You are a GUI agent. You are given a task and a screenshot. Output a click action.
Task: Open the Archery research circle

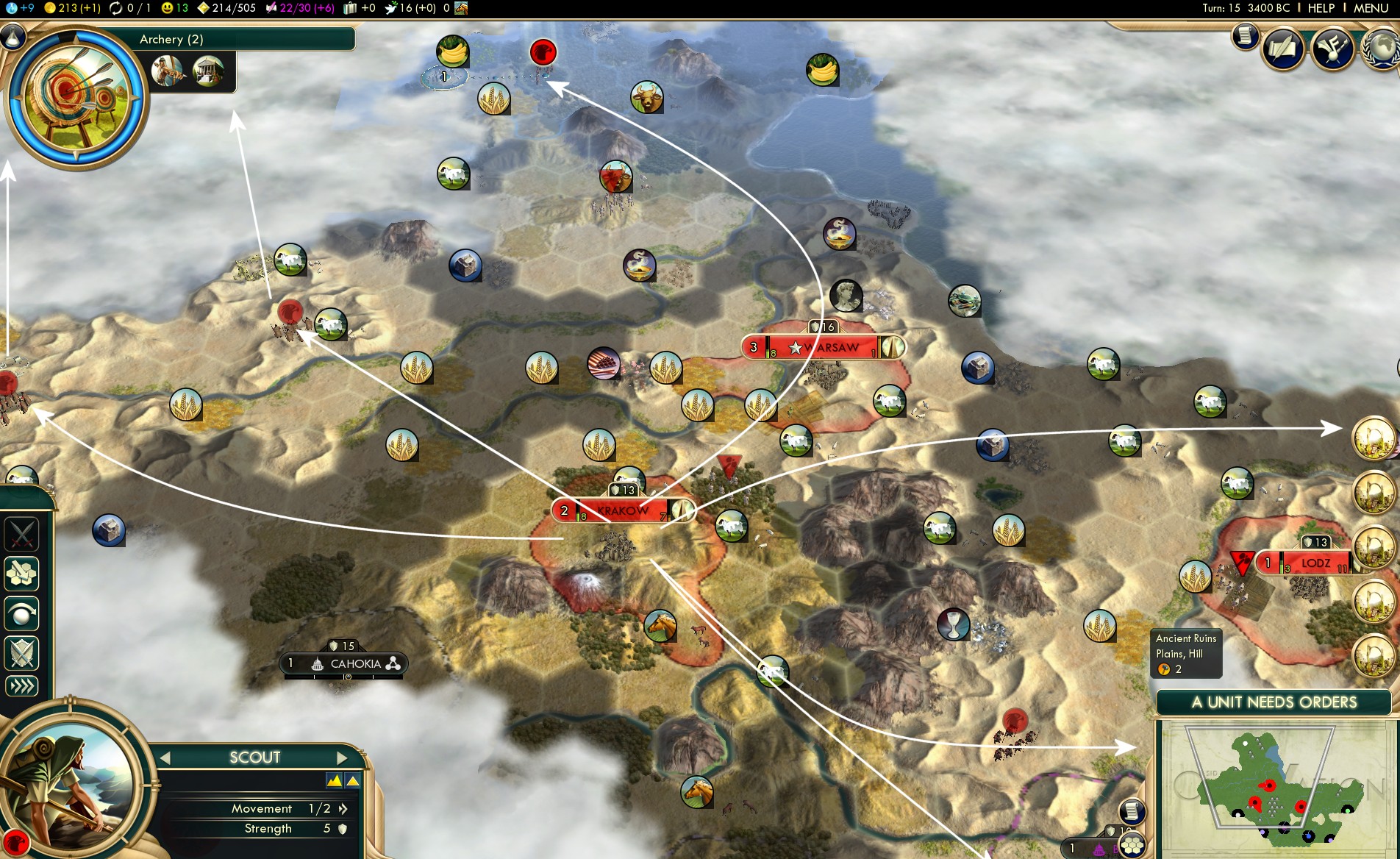pyautogui.click(x=76, y=95)
